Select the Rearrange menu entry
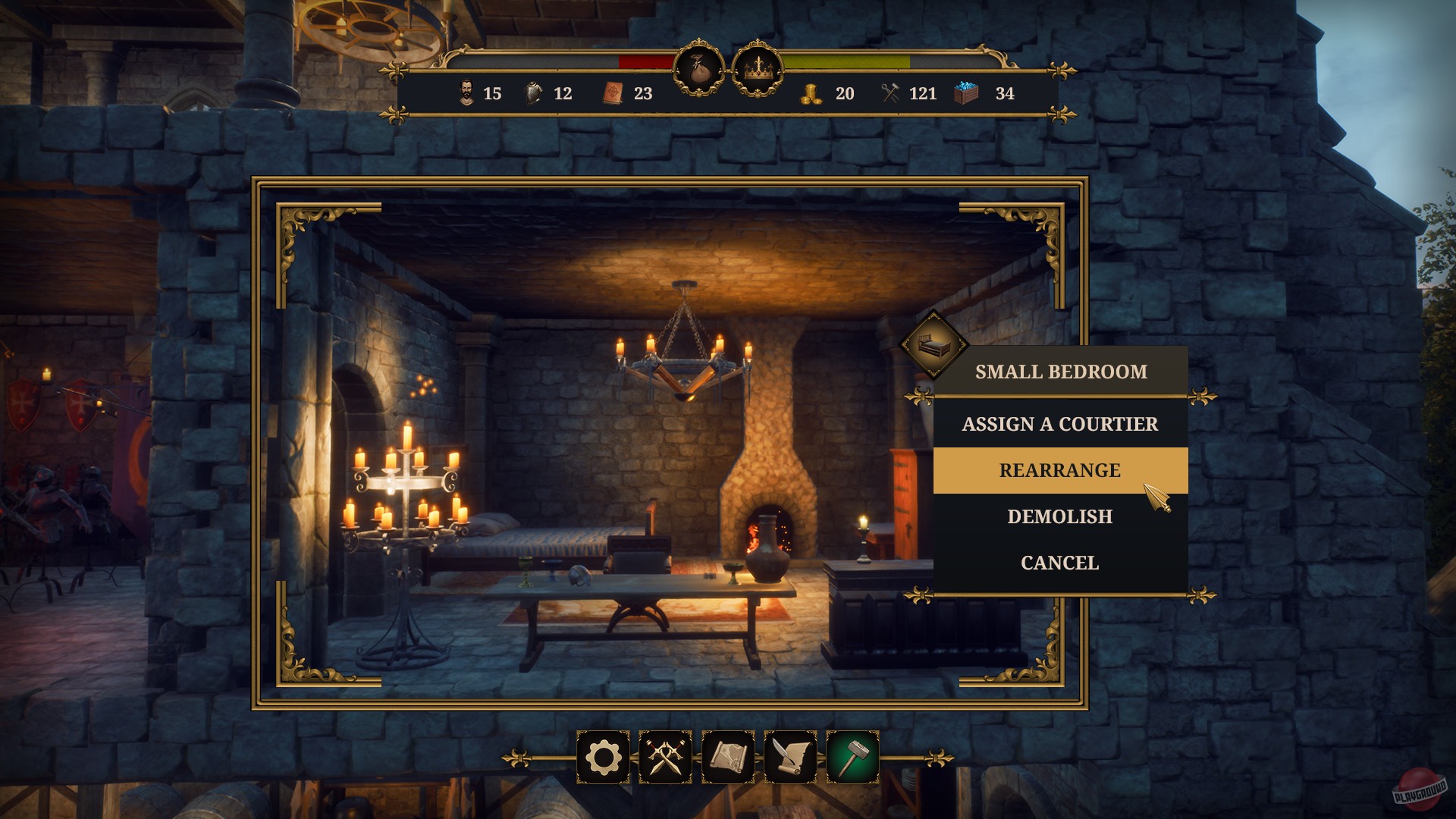1456x819 pixels. coord(1059,470)
